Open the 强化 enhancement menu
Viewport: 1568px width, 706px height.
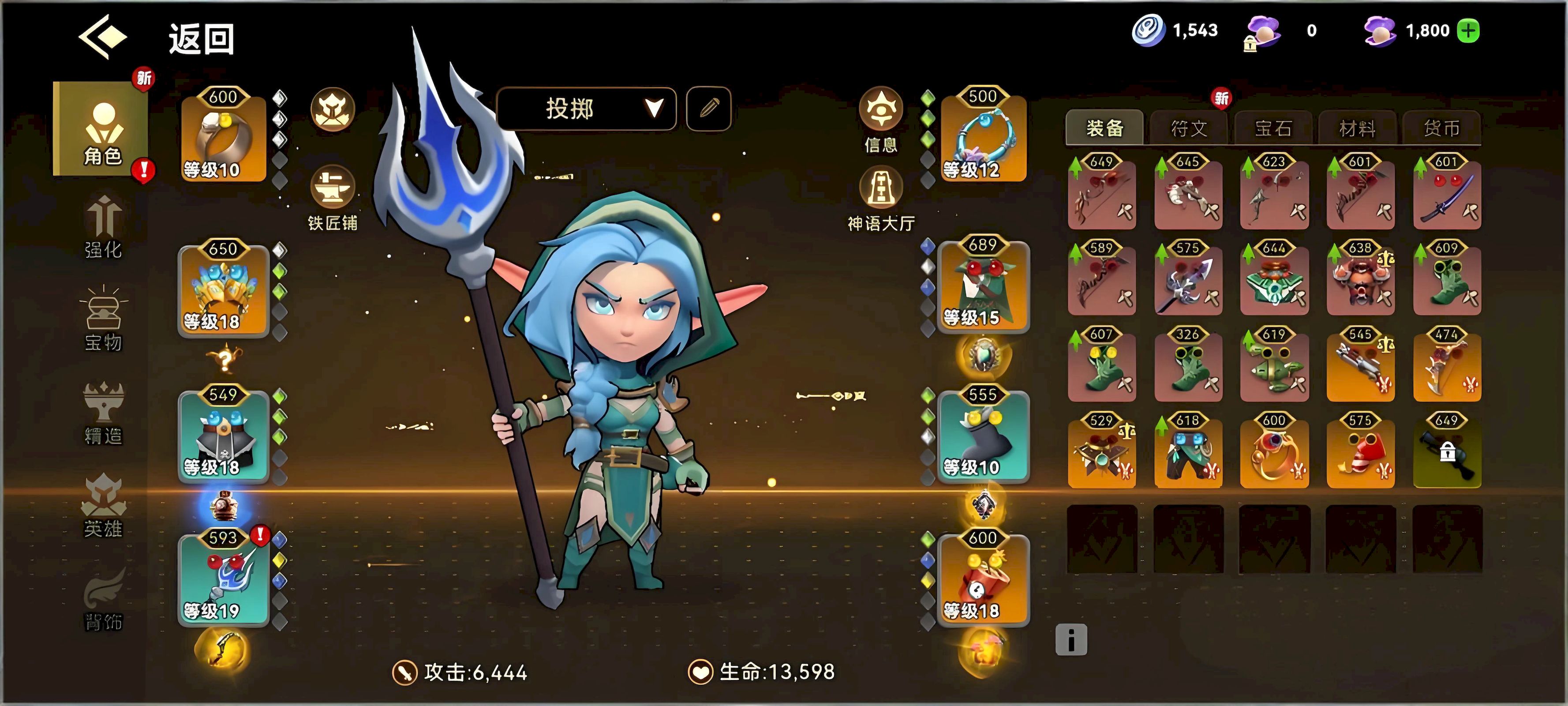pyautogui.click(x=103, y=227)
